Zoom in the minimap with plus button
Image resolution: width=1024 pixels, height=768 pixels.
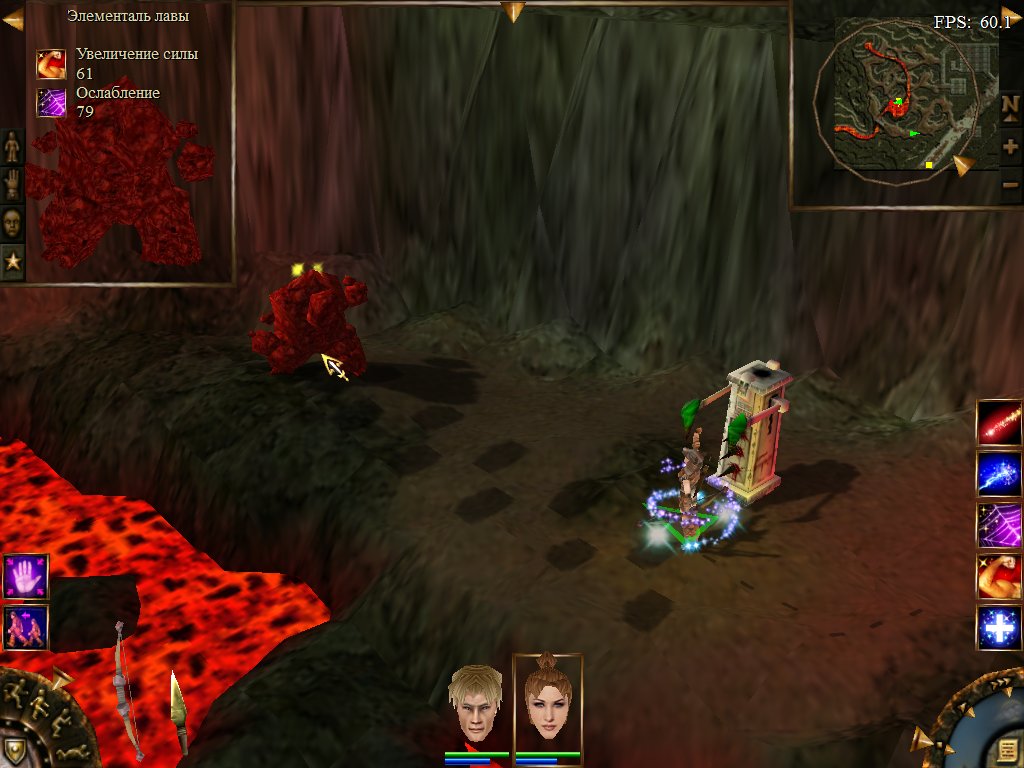click(1010, 146)
